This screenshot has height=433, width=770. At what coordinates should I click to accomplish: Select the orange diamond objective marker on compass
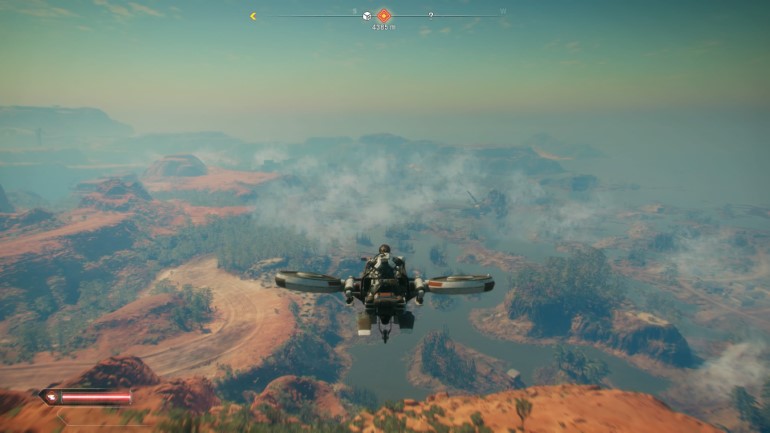(384, 15)
